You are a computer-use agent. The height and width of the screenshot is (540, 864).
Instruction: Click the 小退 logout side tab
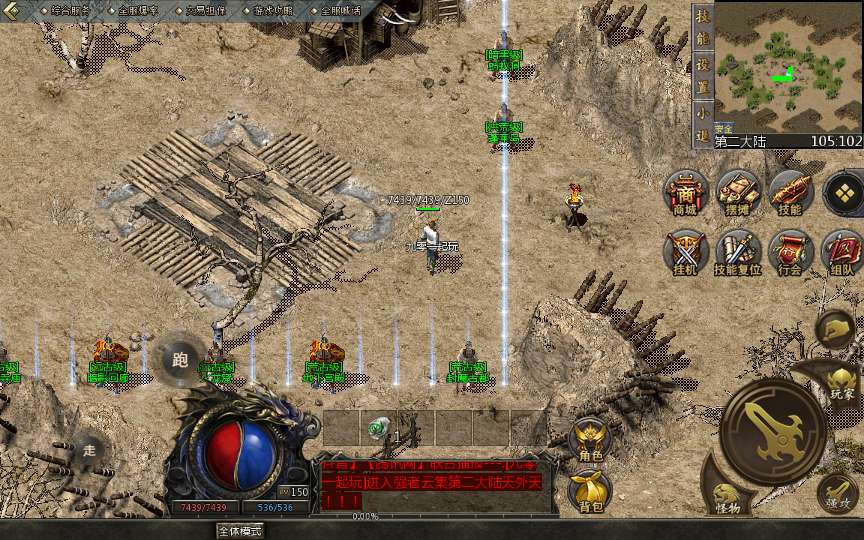click(703, 120)
